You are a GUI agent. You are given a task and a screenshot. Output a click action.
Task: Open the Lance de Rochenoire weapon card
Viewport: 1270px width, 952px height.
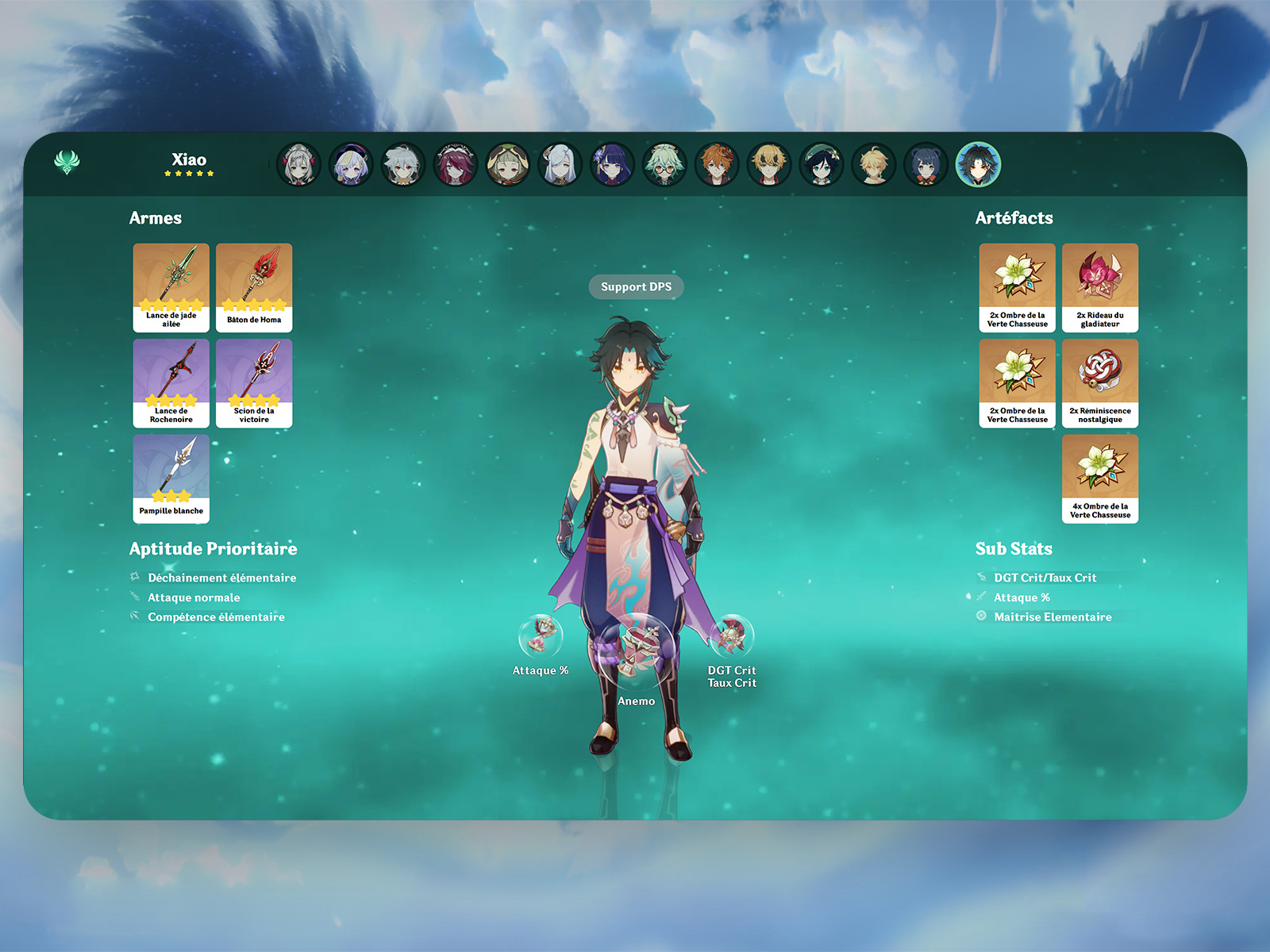(171, 383)
